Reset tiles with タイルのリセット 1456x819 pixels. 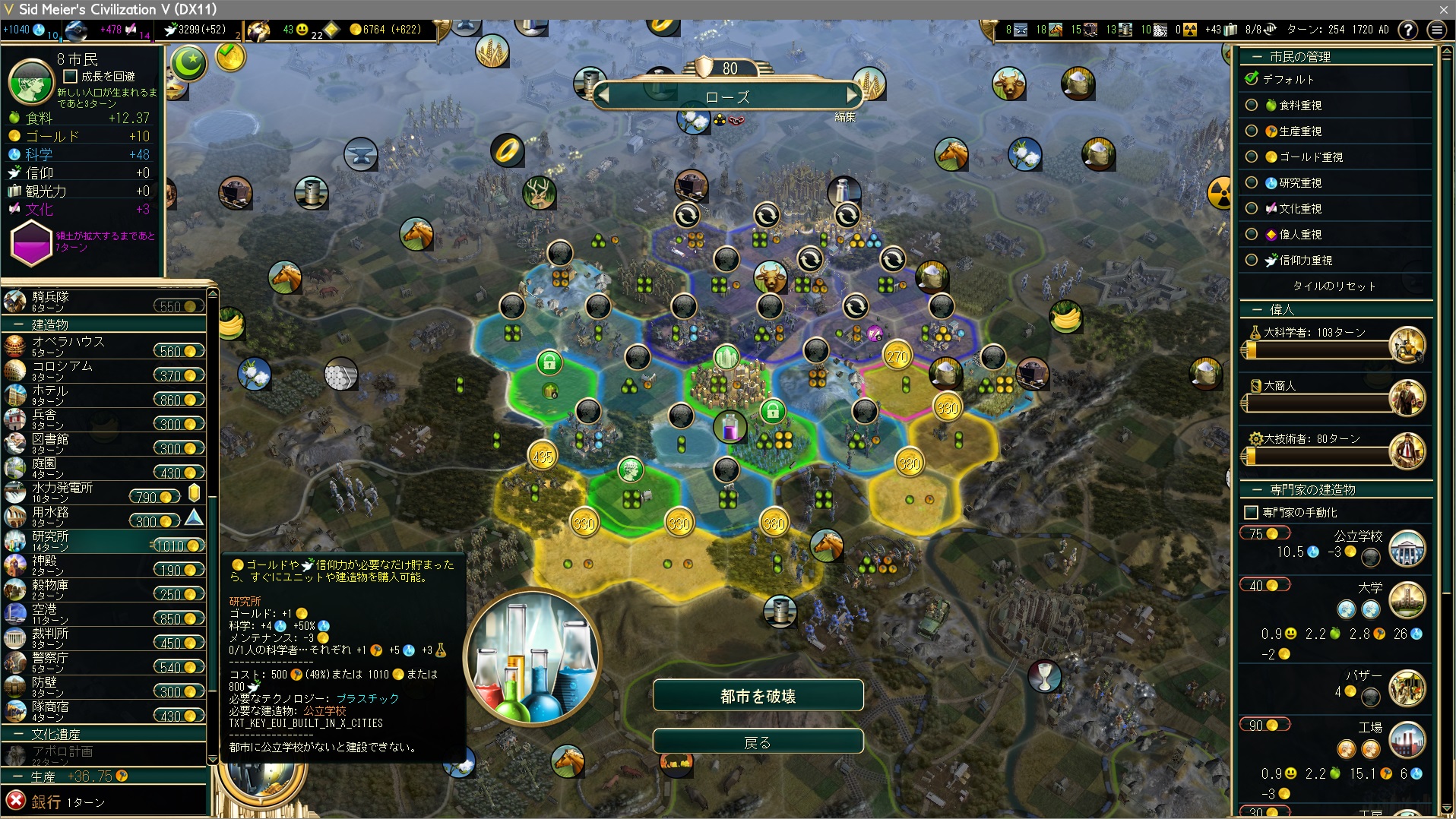[1334, 286]
